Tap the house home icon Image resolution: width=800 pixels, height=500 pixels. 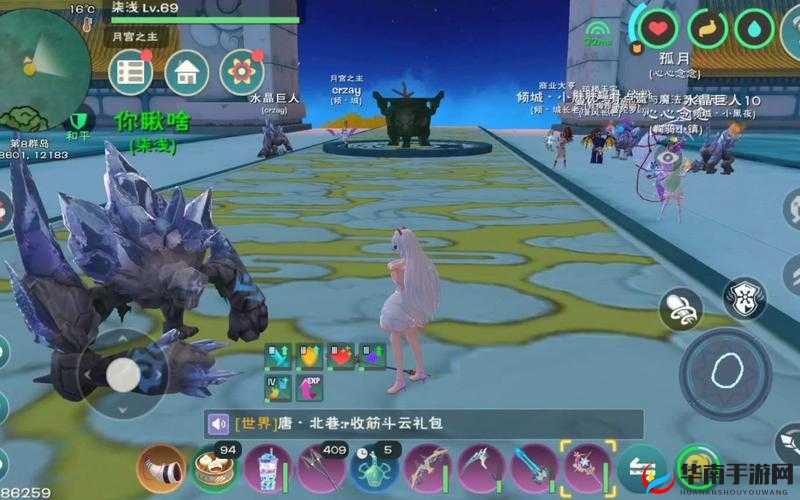click(186, 72)
